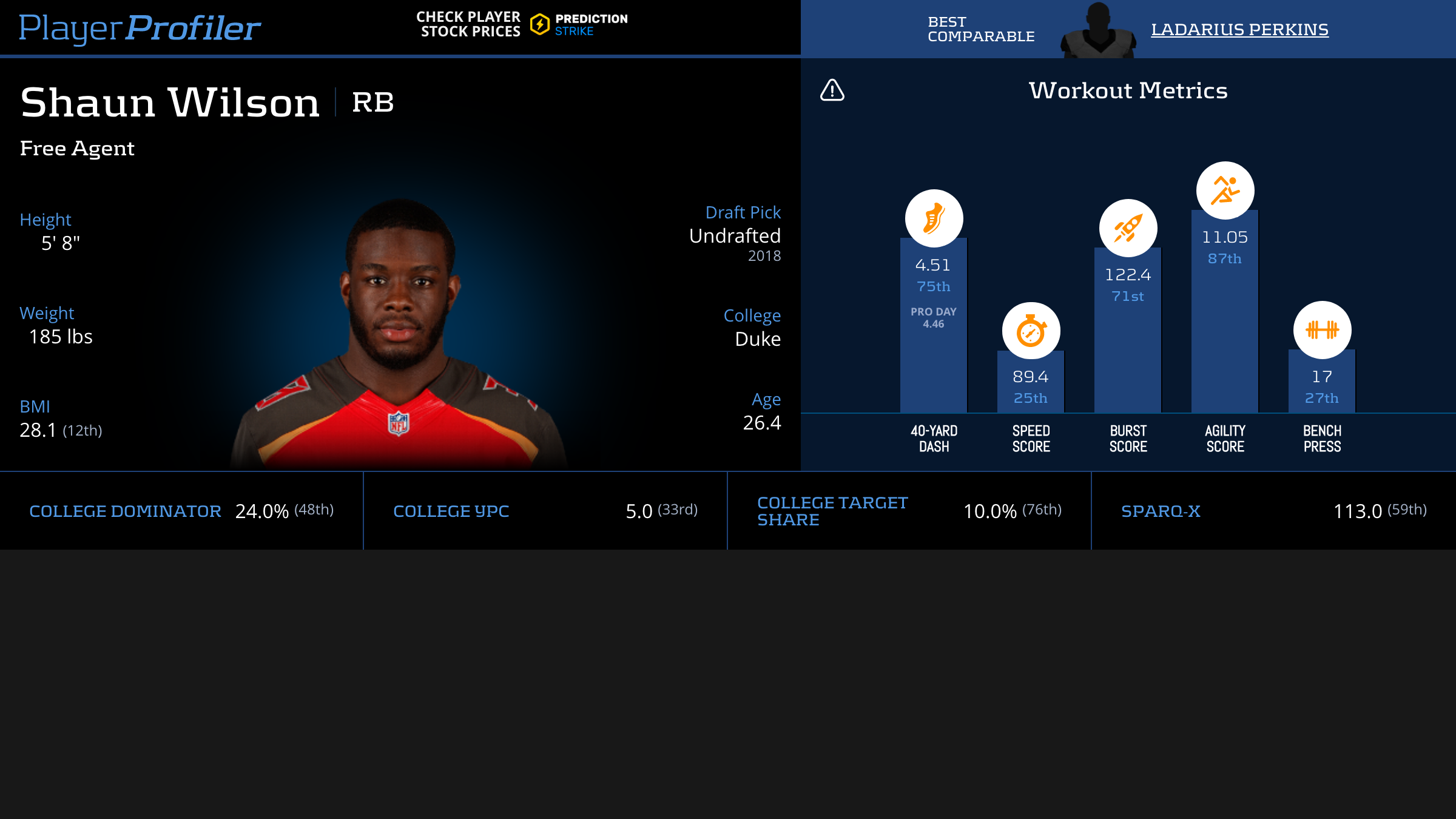
Task: Click the College Target Share label
Action: 832,511
